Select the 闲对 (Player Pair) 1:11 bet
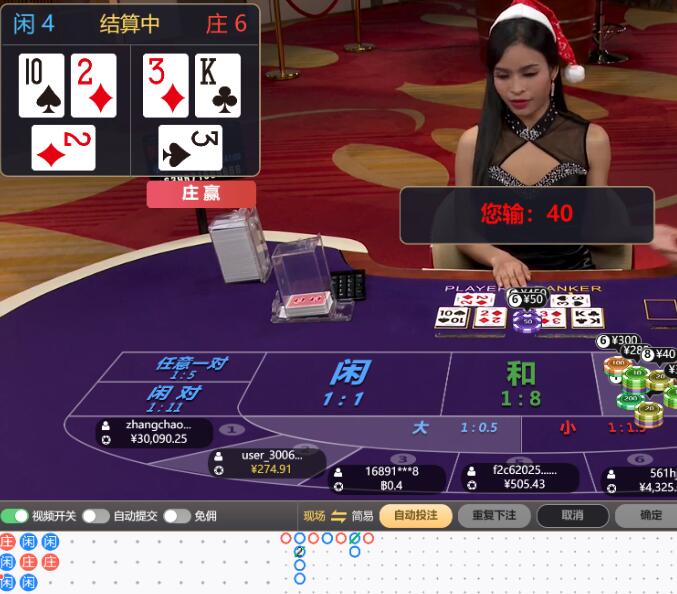This screenshot has width=677, height=594. (174, 397)
